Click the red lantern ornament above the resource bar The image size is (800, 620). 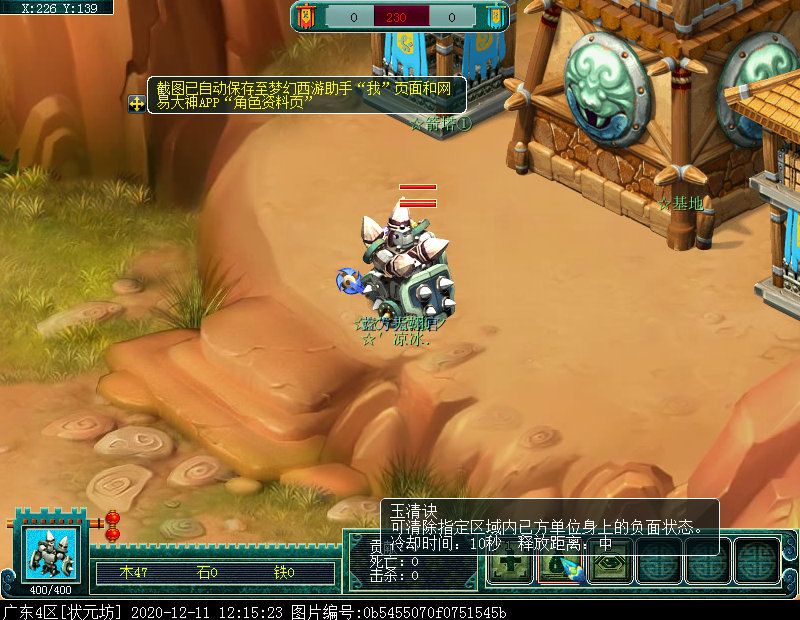112,525
